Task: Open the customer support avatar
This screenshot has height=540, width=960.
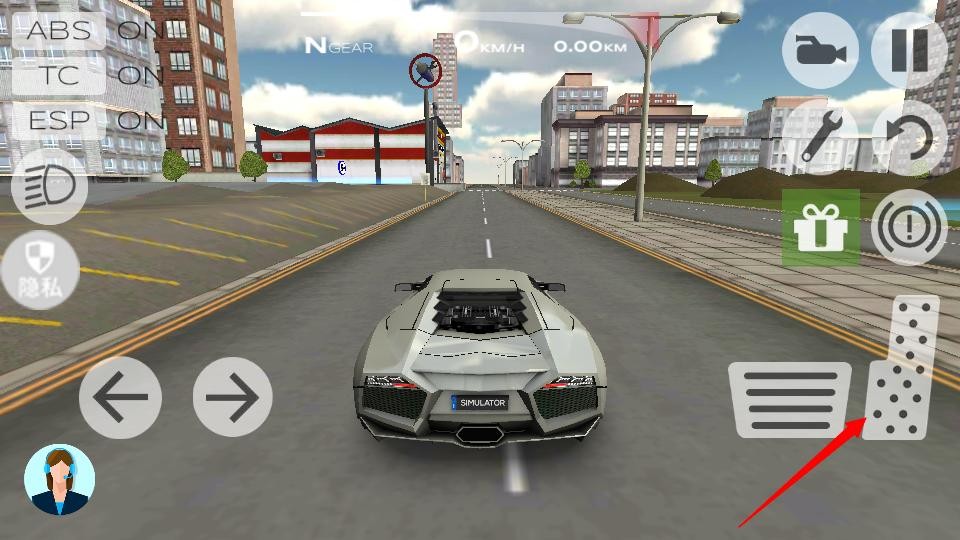Action: click(x=59, y=480)
